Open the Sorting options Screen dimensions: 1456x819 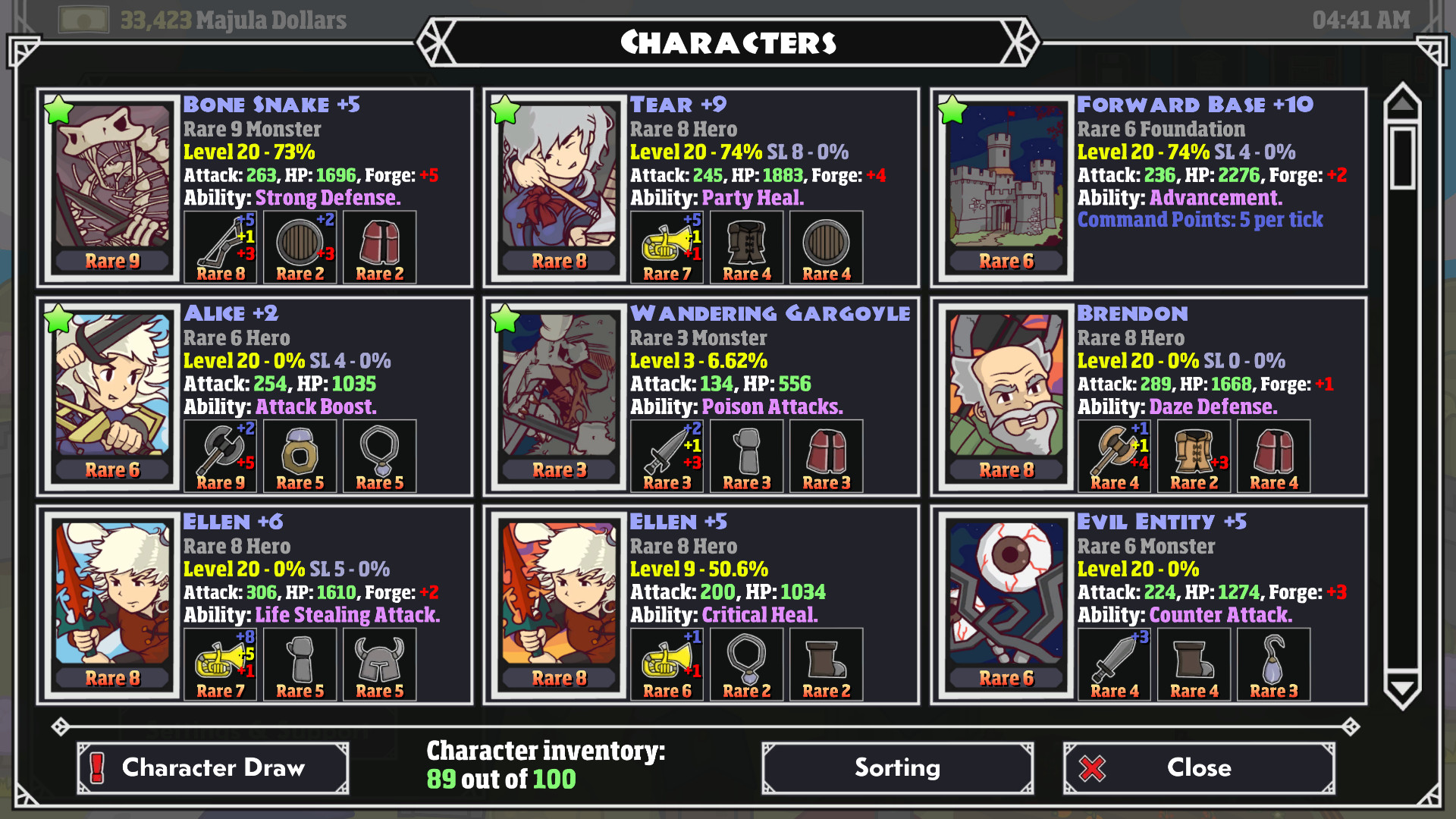pos(897,768)
